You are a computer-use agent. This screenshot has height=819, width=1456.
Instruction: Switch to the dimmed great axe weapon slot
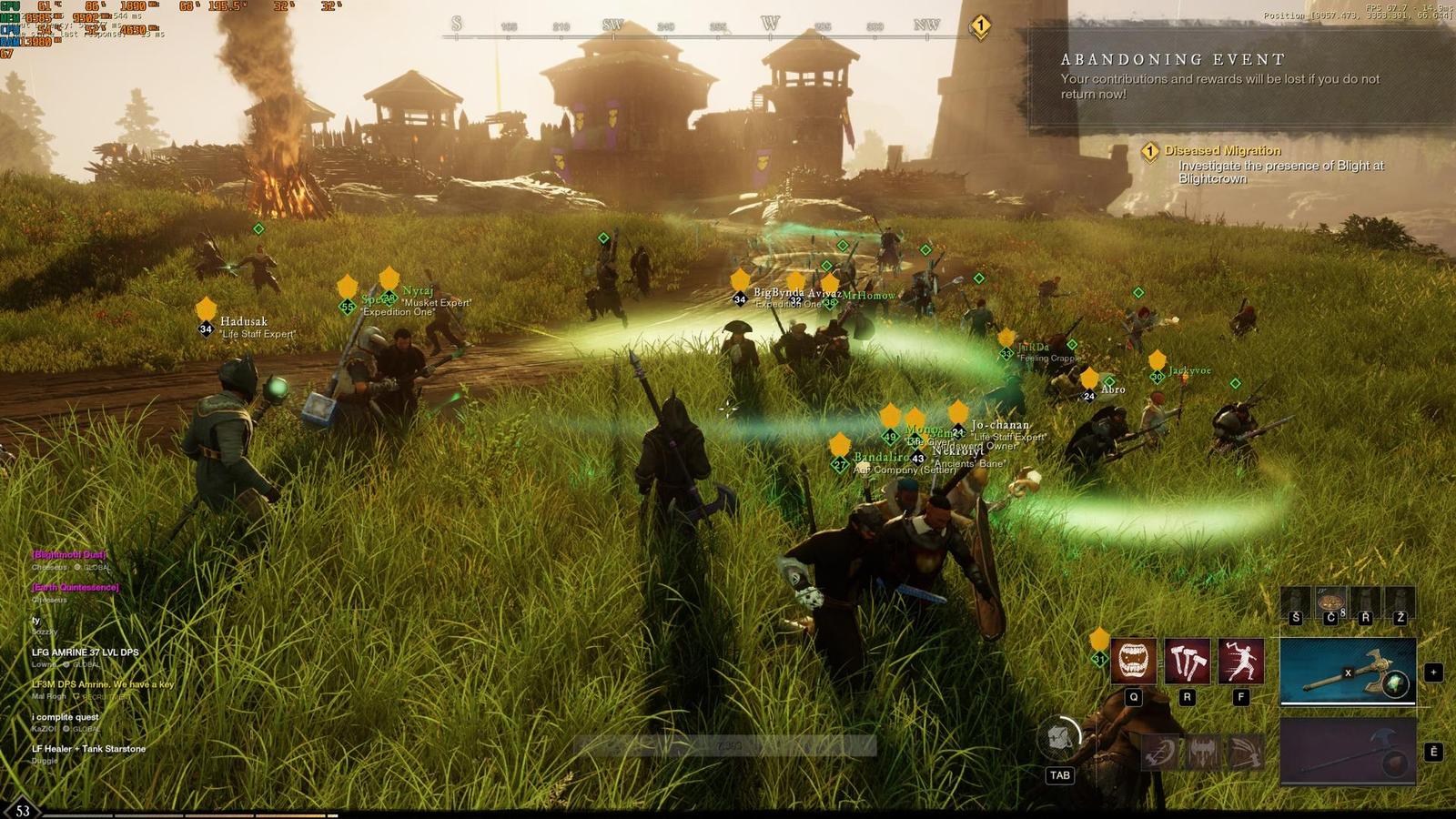click(1348, 751)
